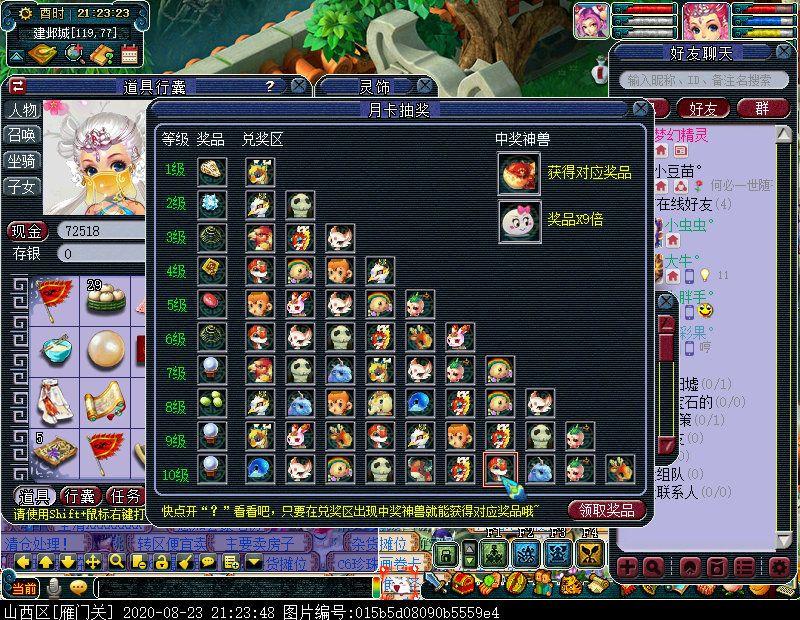Claim prize with the 领取奖品 button
The image size is (800, 620).
pyautogui.click(x=607, y=510)
